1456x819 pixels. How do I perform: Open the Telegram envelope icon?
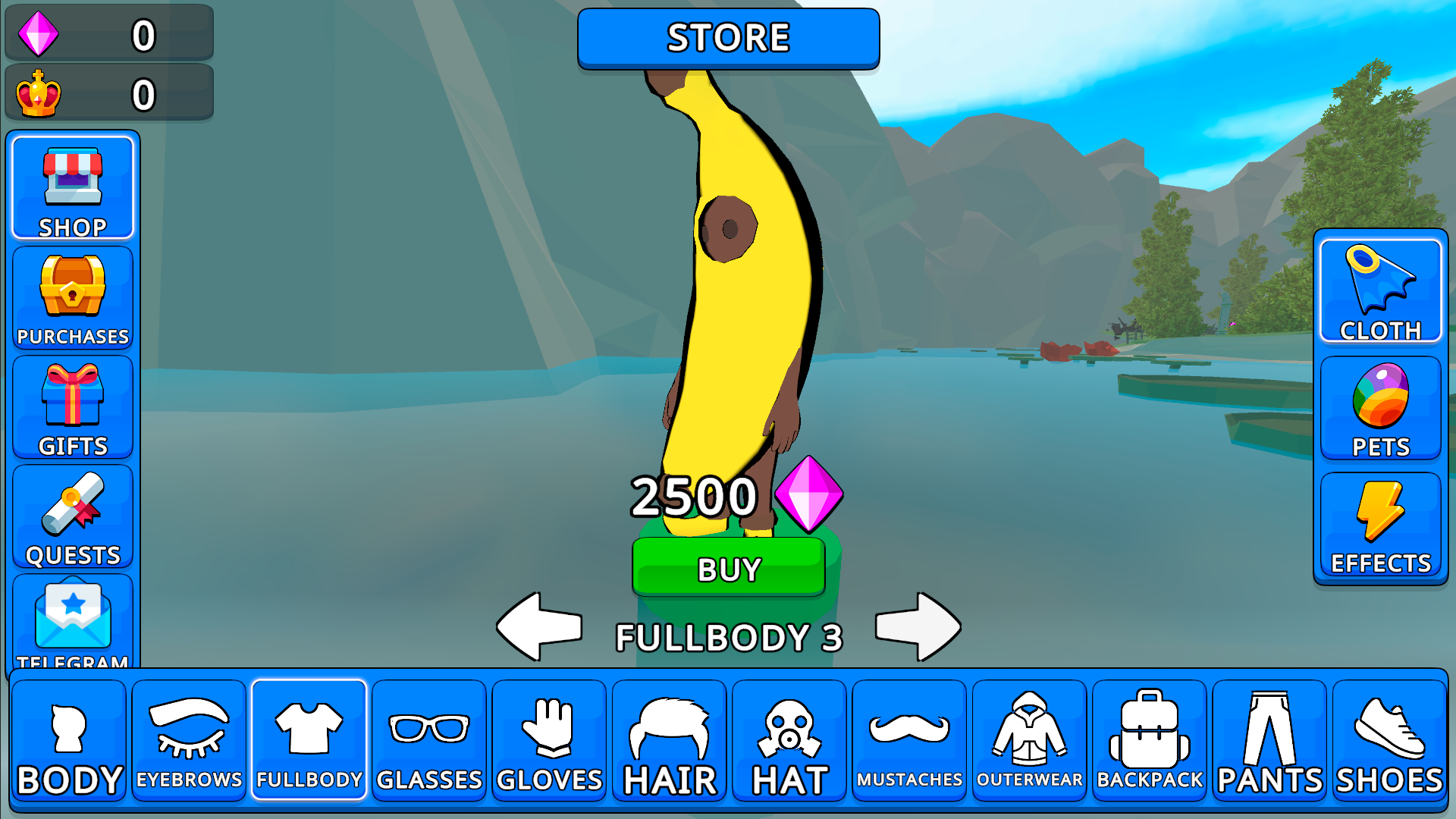tap(72, 622)
